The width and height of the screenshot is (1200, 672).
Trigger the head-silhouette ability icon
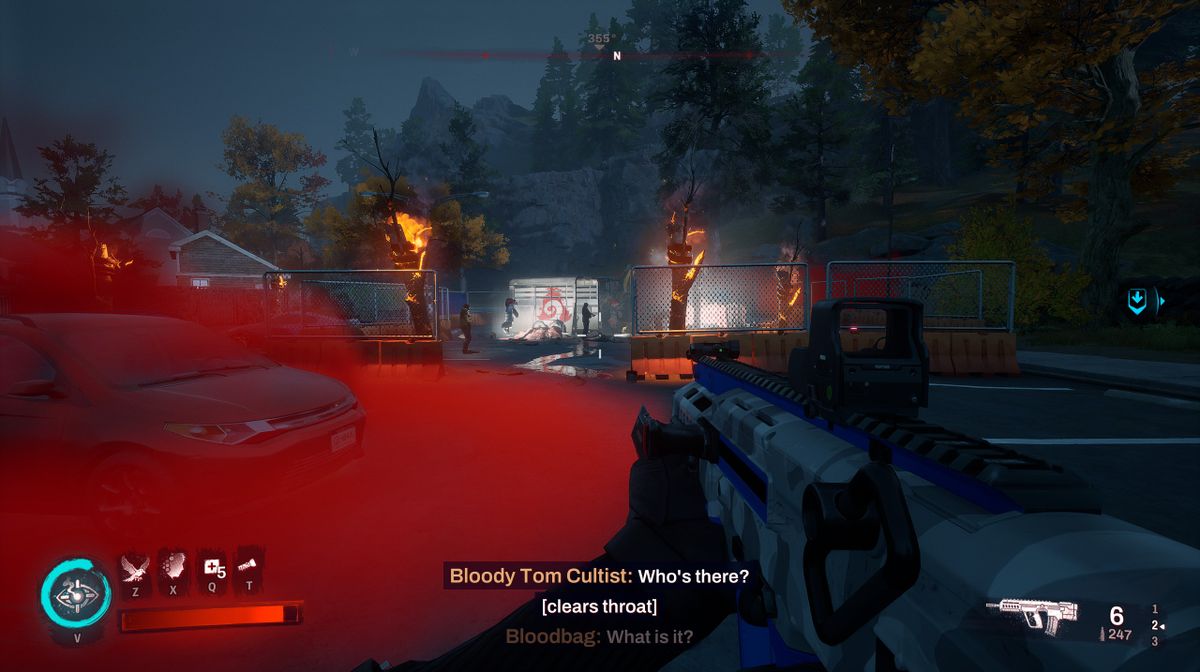coord(173,568)
